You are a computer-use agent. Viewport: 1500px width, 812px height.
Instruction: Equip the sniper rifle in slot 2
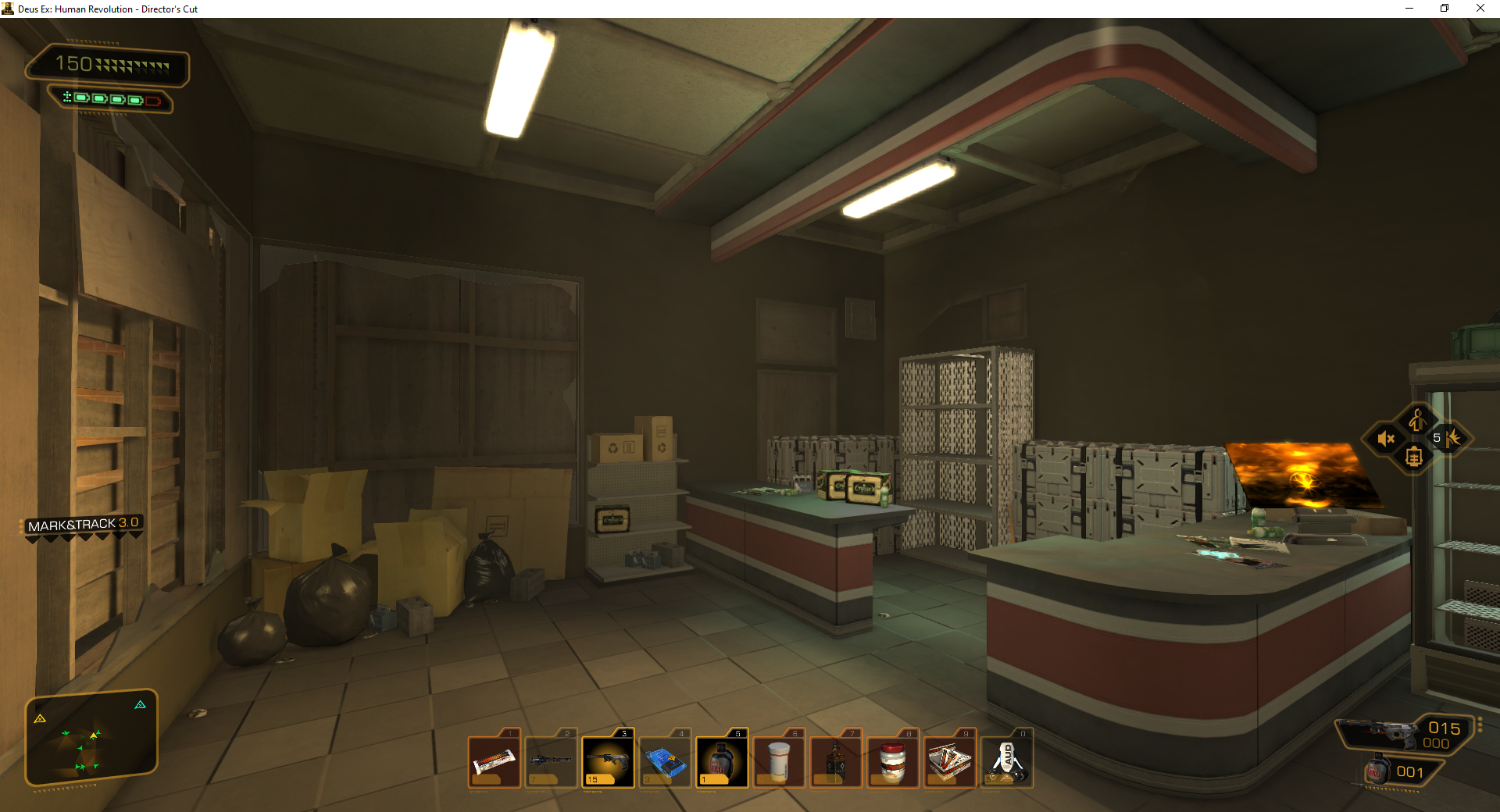[551, 760]
